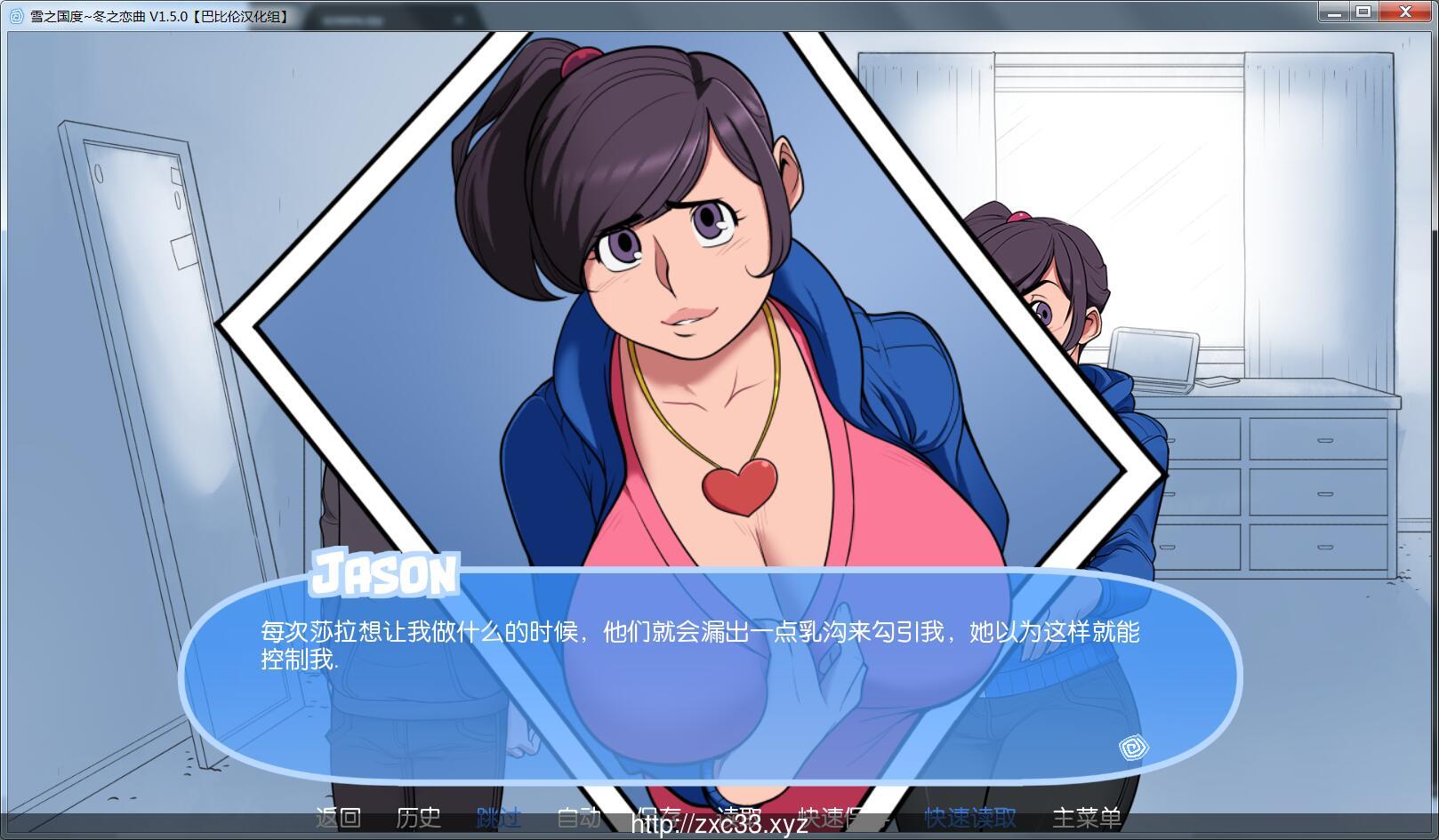
Task: Return to 主菜单 (main menu)
Action: [1087, 817]
